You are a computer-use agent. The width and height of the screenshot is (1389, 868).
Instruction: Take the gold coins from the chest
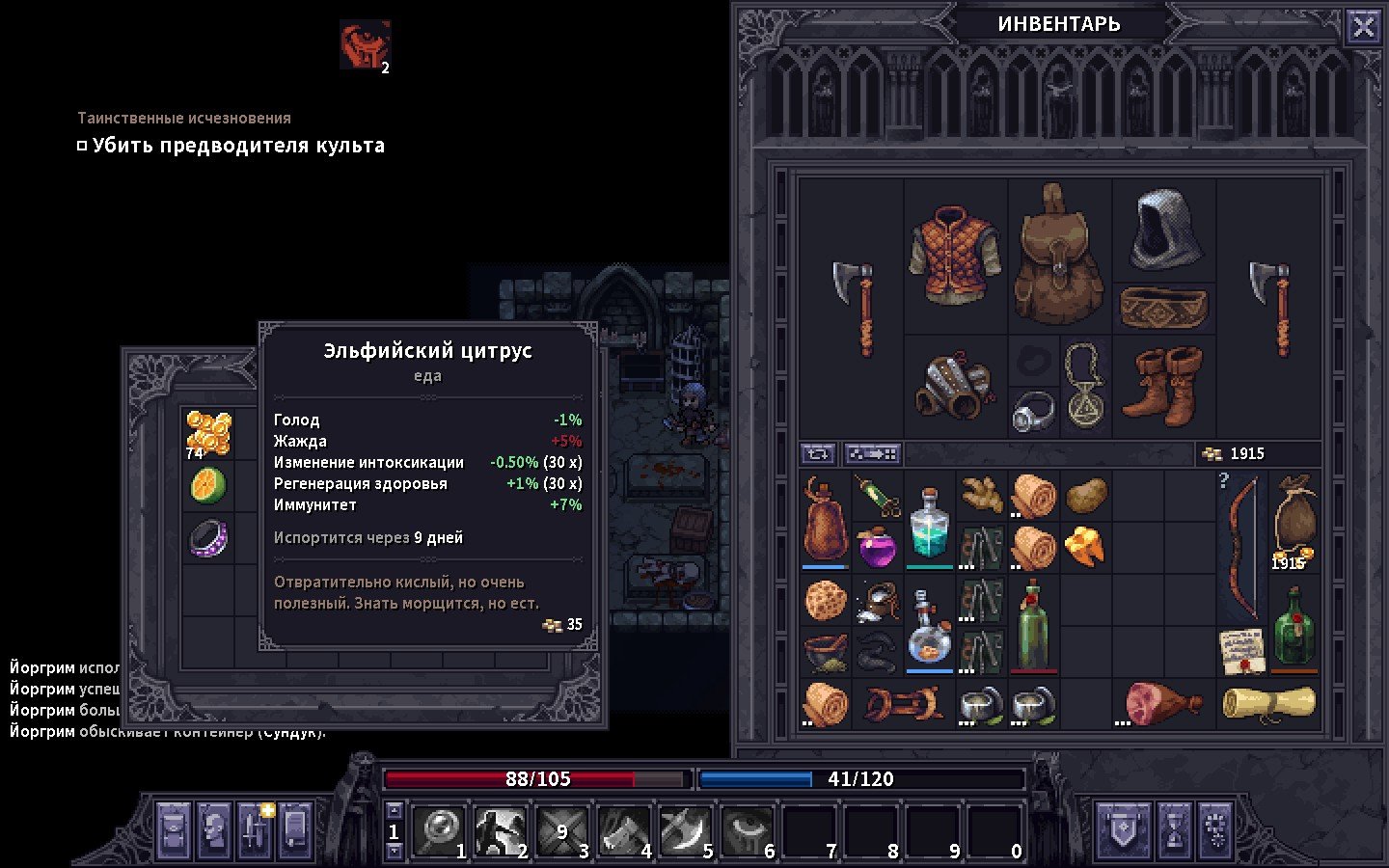tap(208, 433)
